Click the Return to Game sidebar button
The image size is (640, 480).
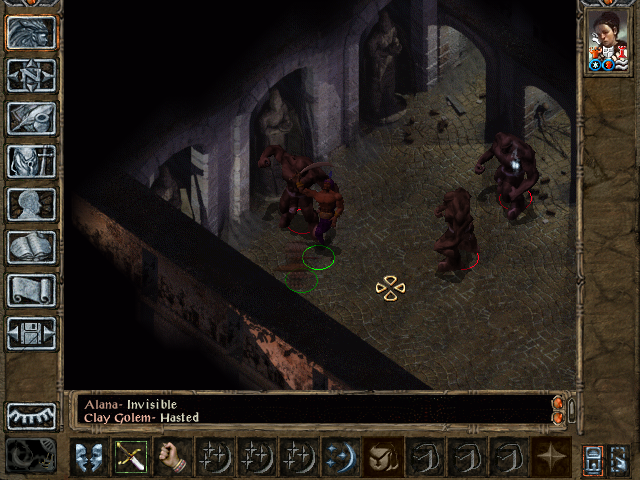tap(31, 32)
